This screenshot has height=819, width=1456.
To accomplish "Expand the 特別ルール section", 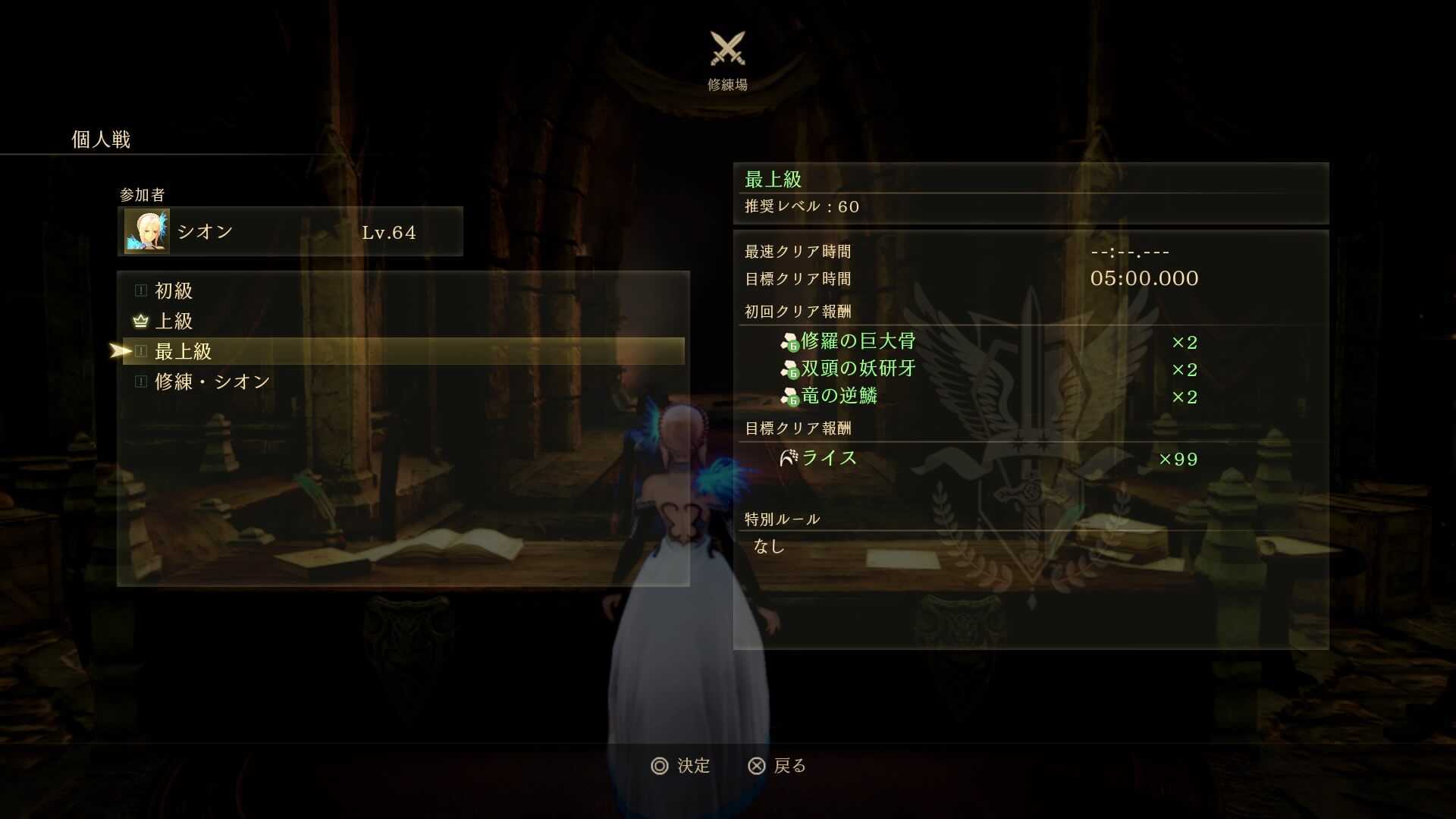I will point(781,519).
